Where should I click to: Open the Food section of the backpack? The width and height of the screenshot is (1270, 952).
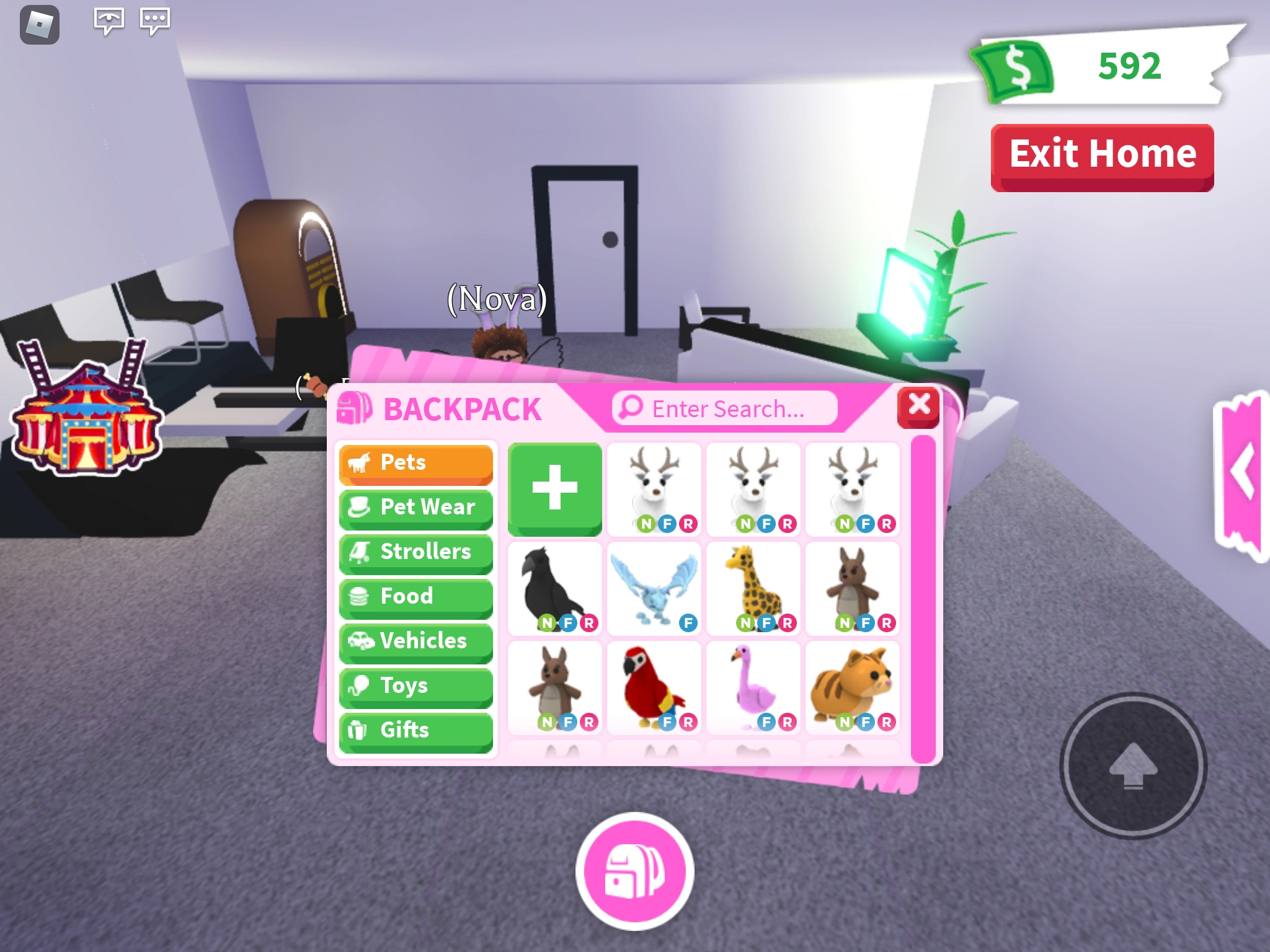(415, 597)
